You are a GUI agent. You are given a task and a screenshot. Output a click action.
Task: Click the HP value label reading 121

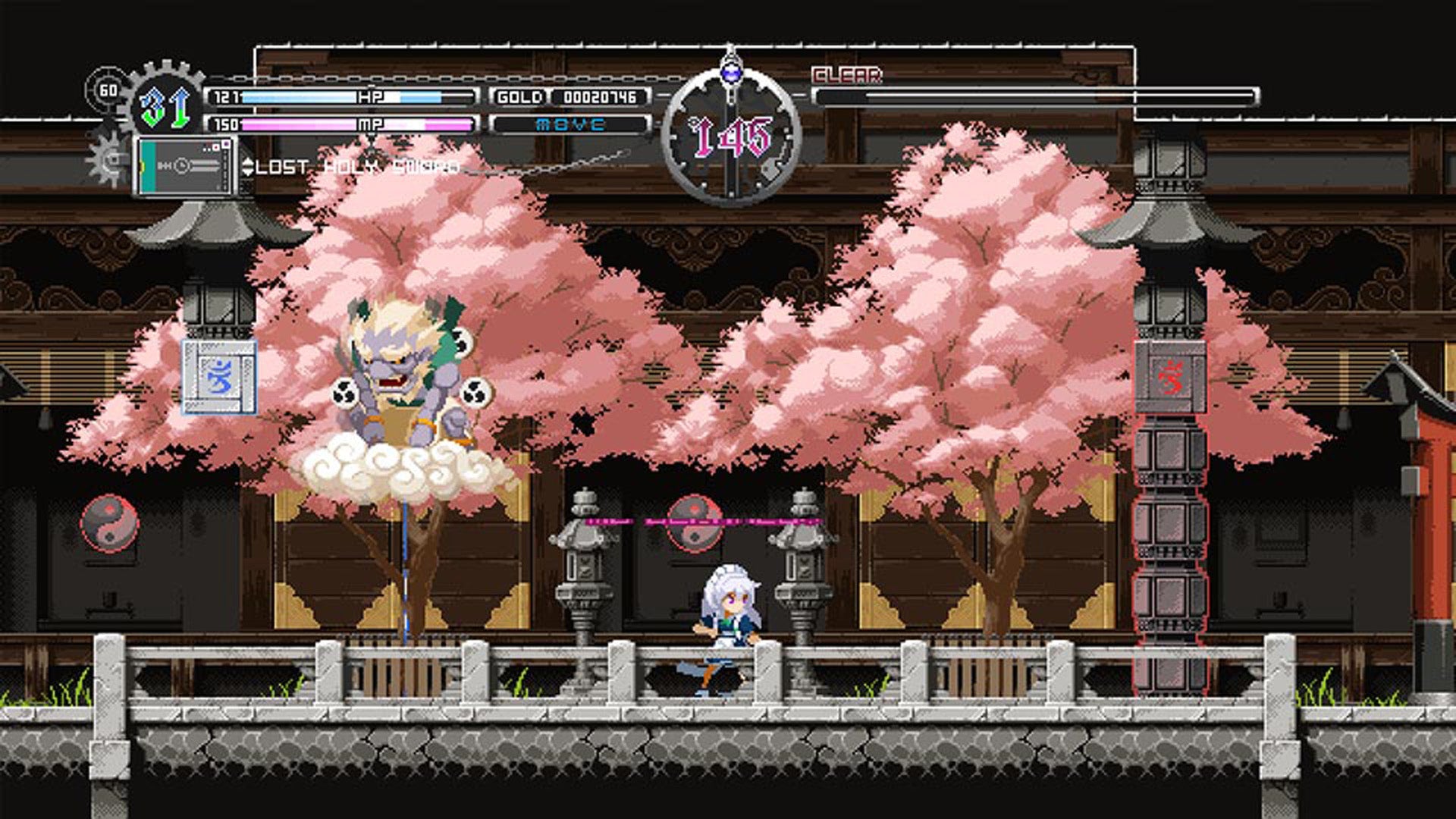coord(225,97)
